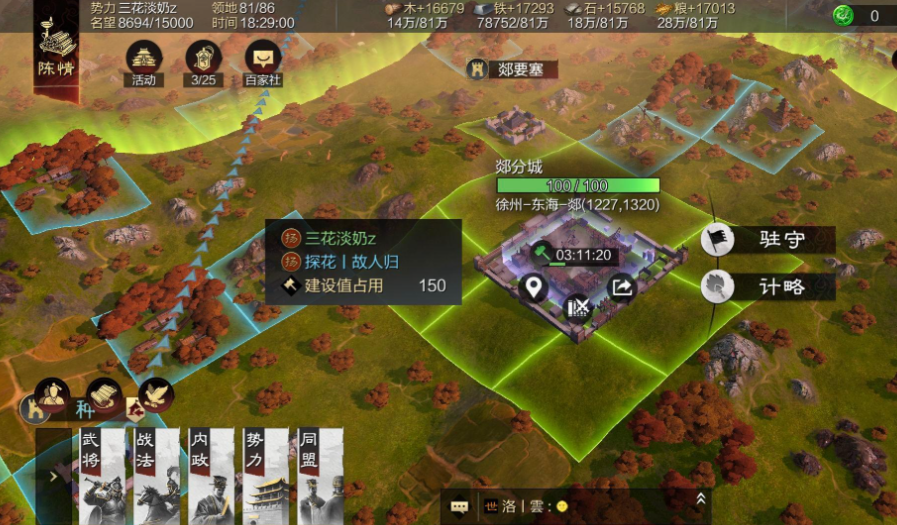
Task: Click the location pin icon on the city
Action: (534, 288)
